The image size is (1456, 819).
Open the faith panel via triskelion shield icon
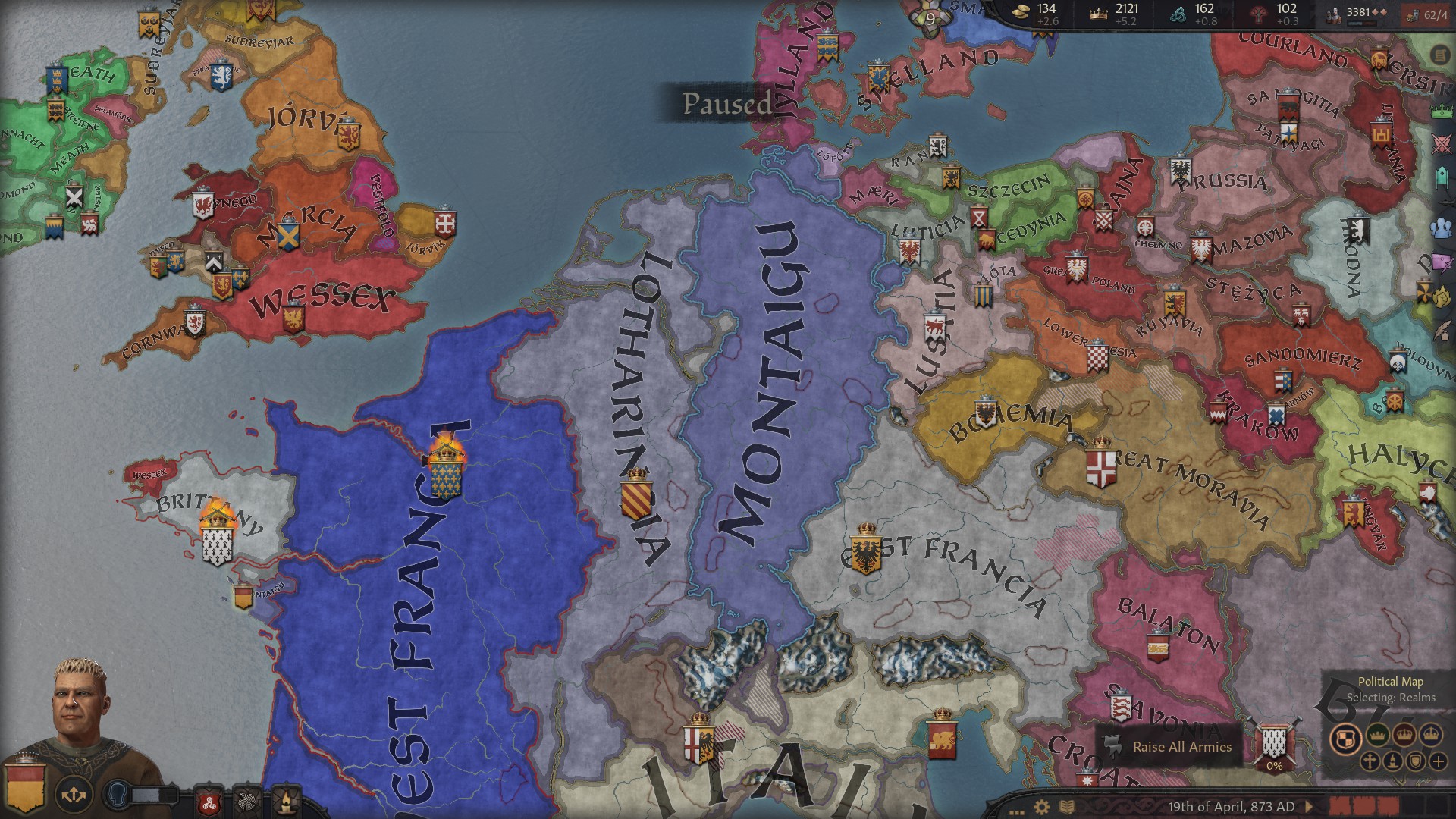tap(209, 804)
